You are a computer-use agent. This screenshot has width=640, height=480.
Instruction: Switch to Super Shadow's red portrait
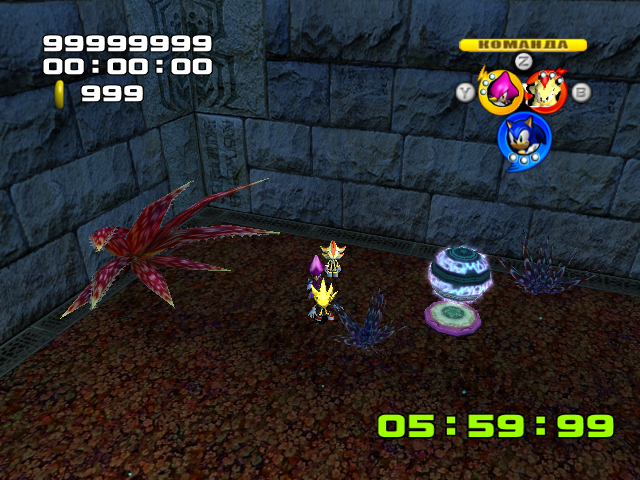tap(546, 92)
